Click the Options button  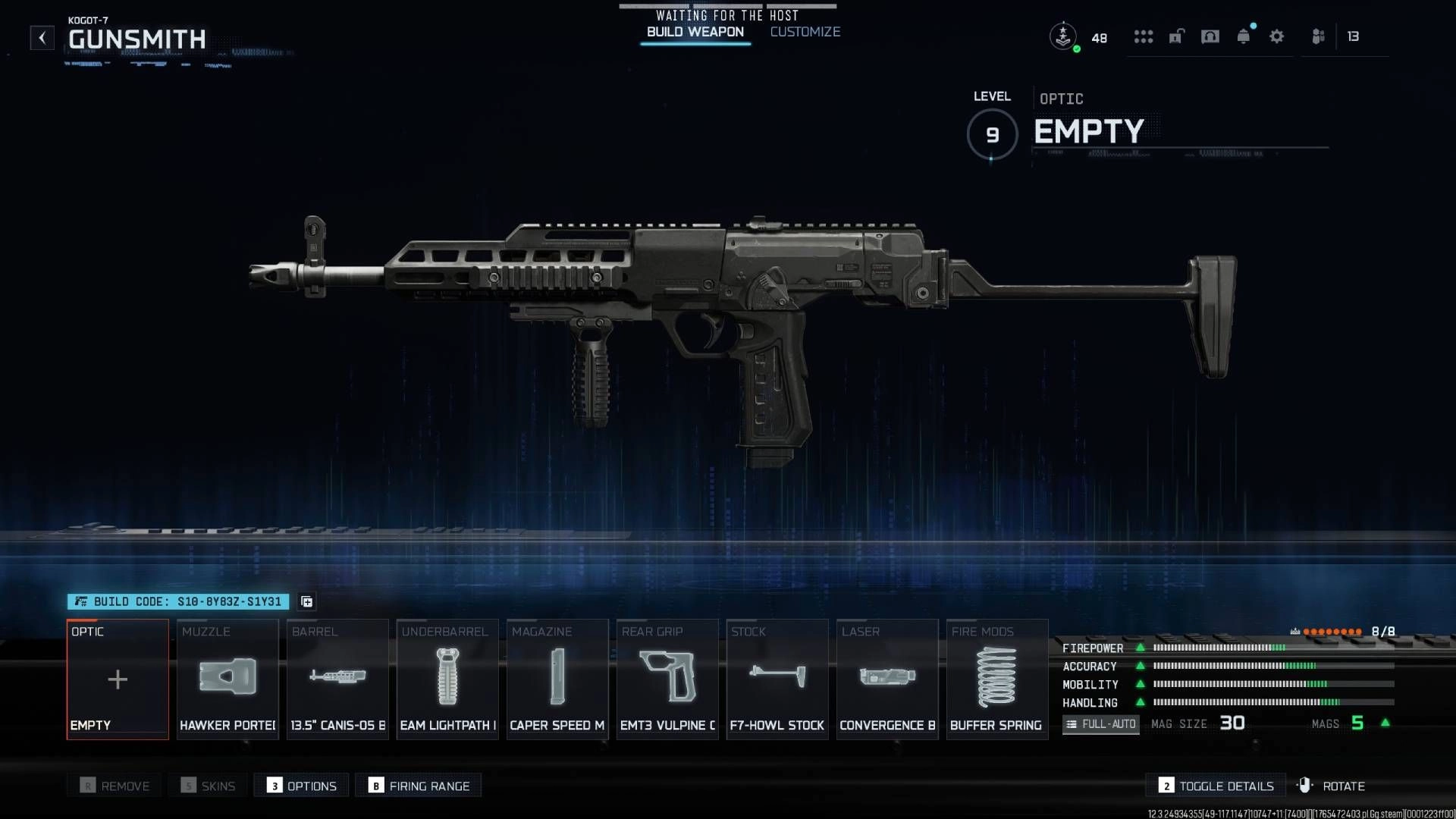coord(302,786)
